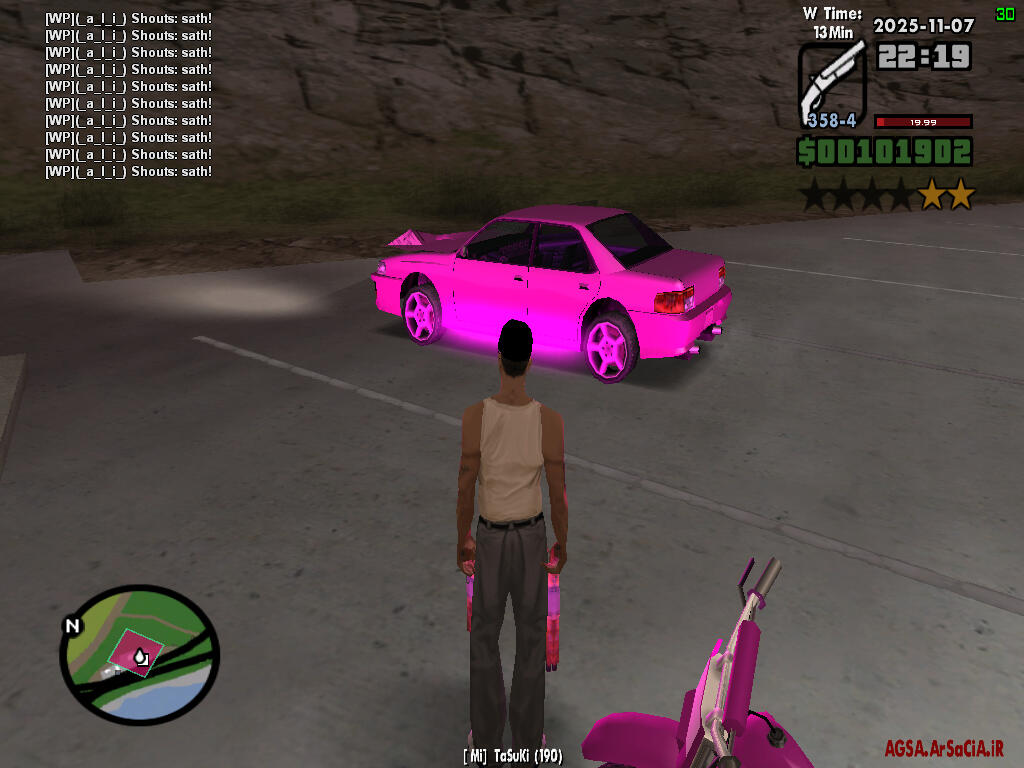
Task: Click the north N indicator on the radar
Action: 72,626
